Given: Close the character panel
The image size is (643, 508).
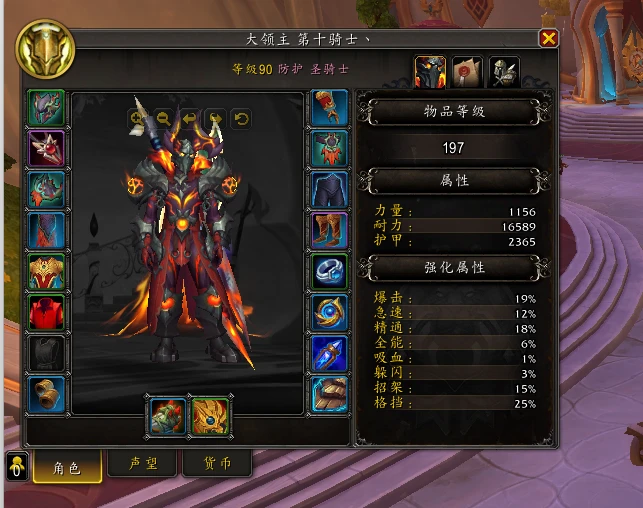Looking at the screenshot, I should 548,38.
